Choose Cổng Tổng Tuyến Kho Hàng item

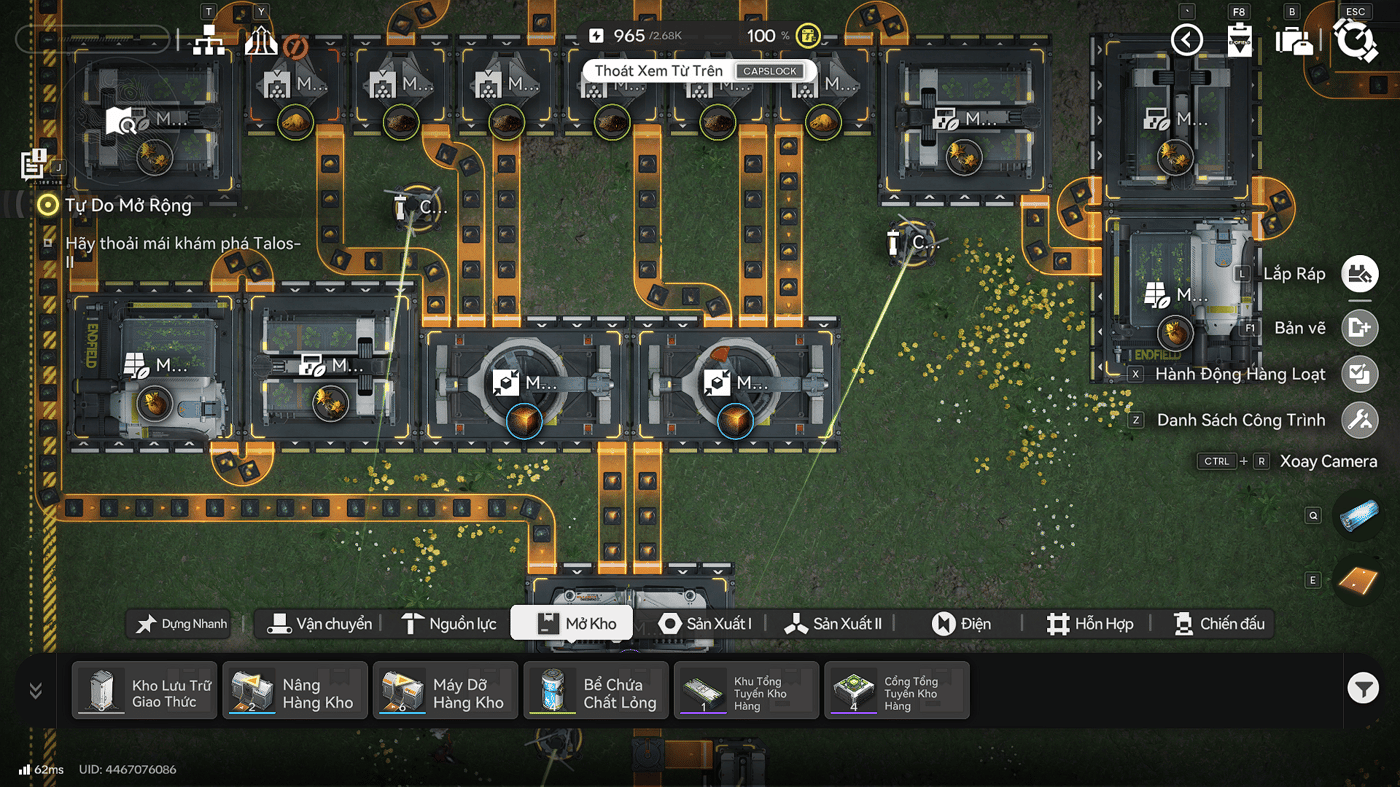[896, 691]
